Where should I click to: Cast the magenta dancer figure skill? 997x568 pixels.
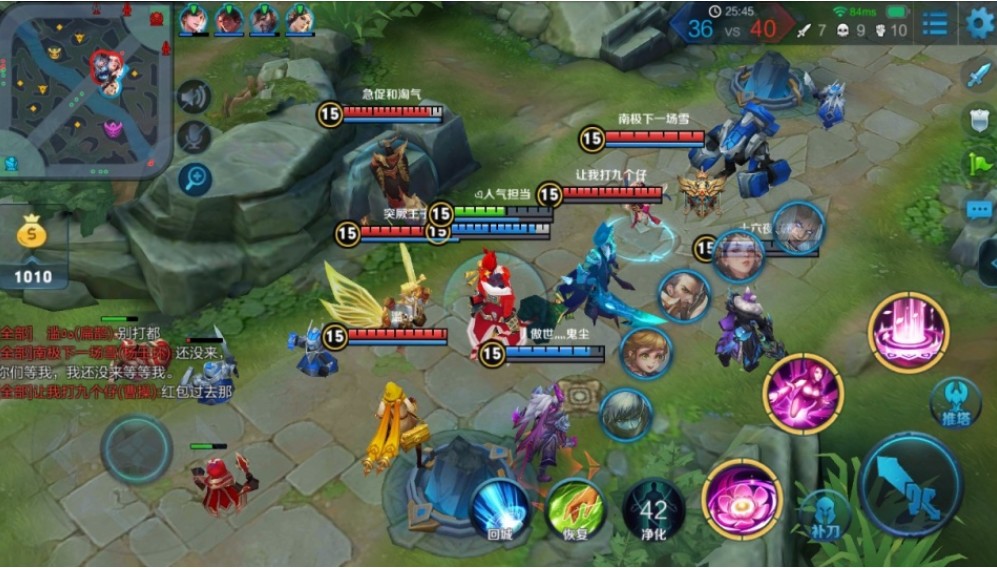pyautogui.click(x=803, y=393)
